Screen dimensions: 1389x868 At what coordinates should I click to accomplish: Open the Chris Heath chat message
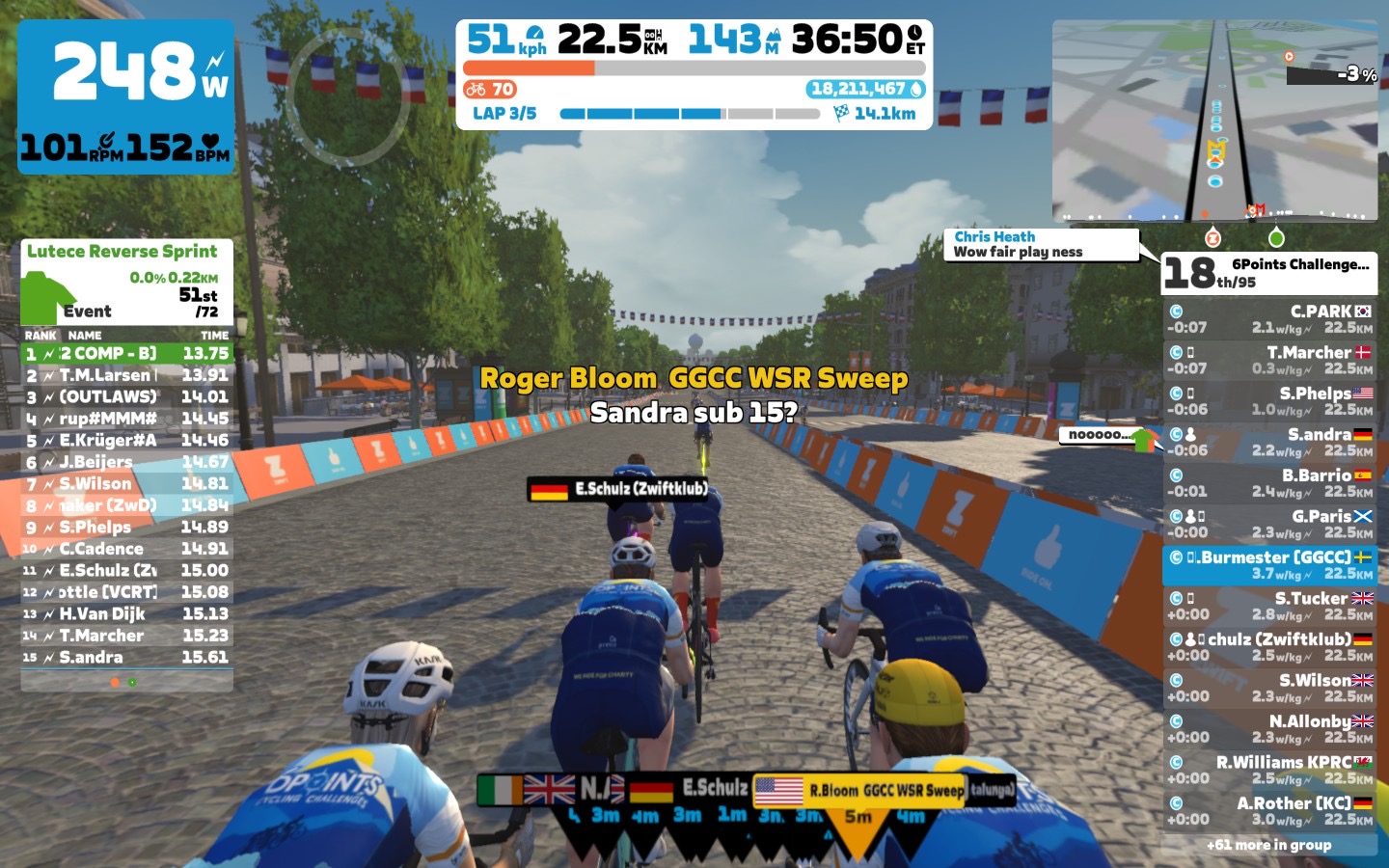pos(1041,244)
